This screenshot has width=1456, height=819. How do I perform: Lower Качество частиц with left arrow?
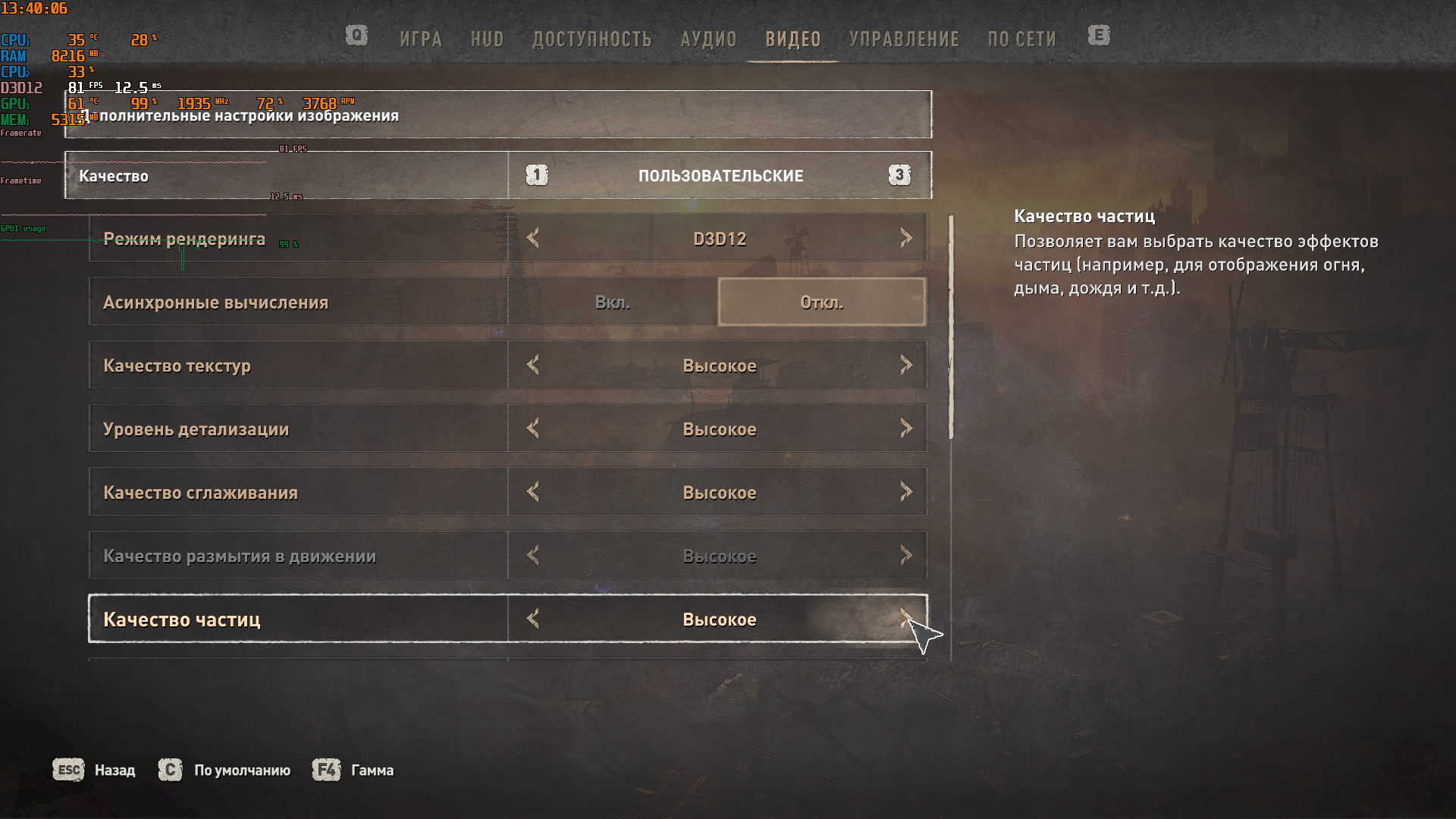click(x=533, y=620)
